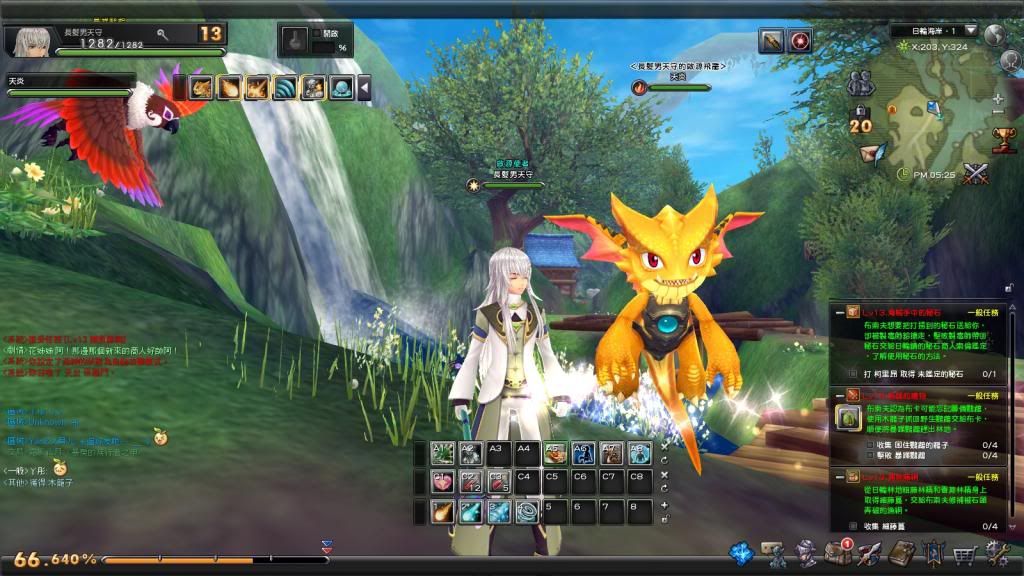The height and width of the screenshot is (576, 1024).
Task: Use the fireball skill in slot 1
Action: (x=442, y=512)
